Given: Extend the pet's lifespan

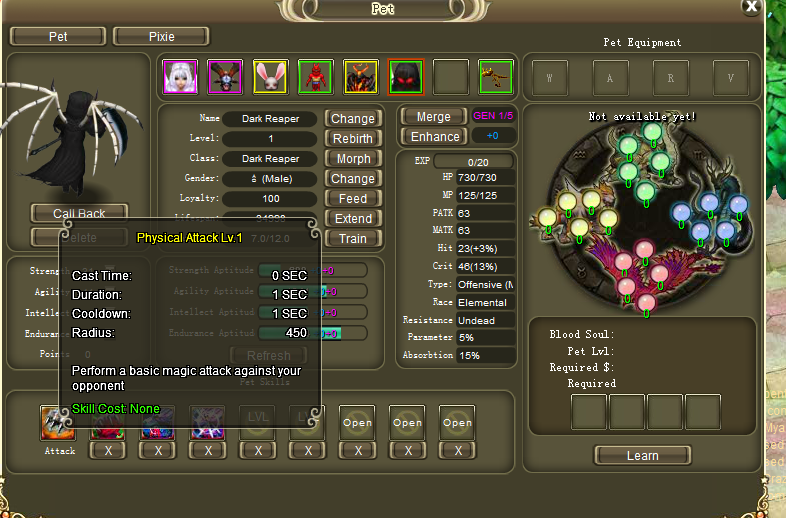Looking at the screenshot, I should (x=352, y=218).
